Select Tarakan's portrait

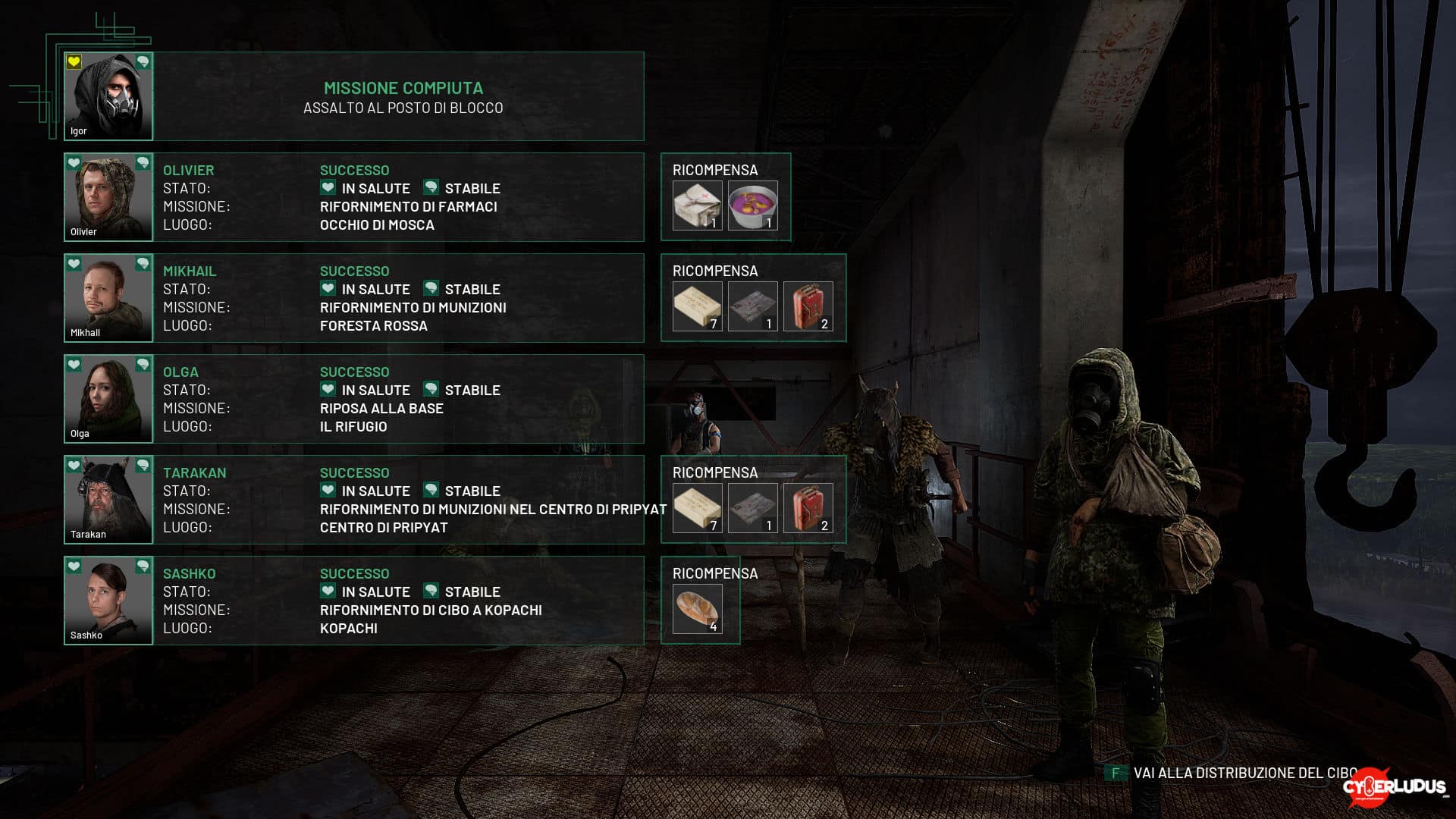108,500
